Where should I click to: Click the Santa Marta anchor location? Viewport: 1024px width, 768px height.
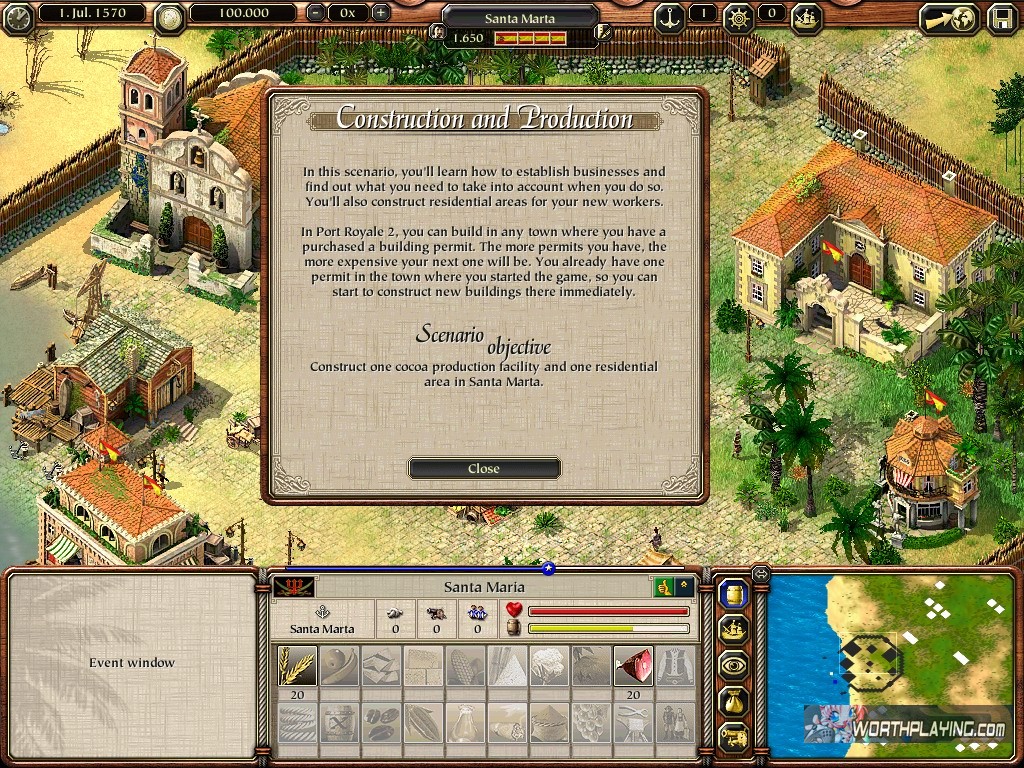(322, 619)
